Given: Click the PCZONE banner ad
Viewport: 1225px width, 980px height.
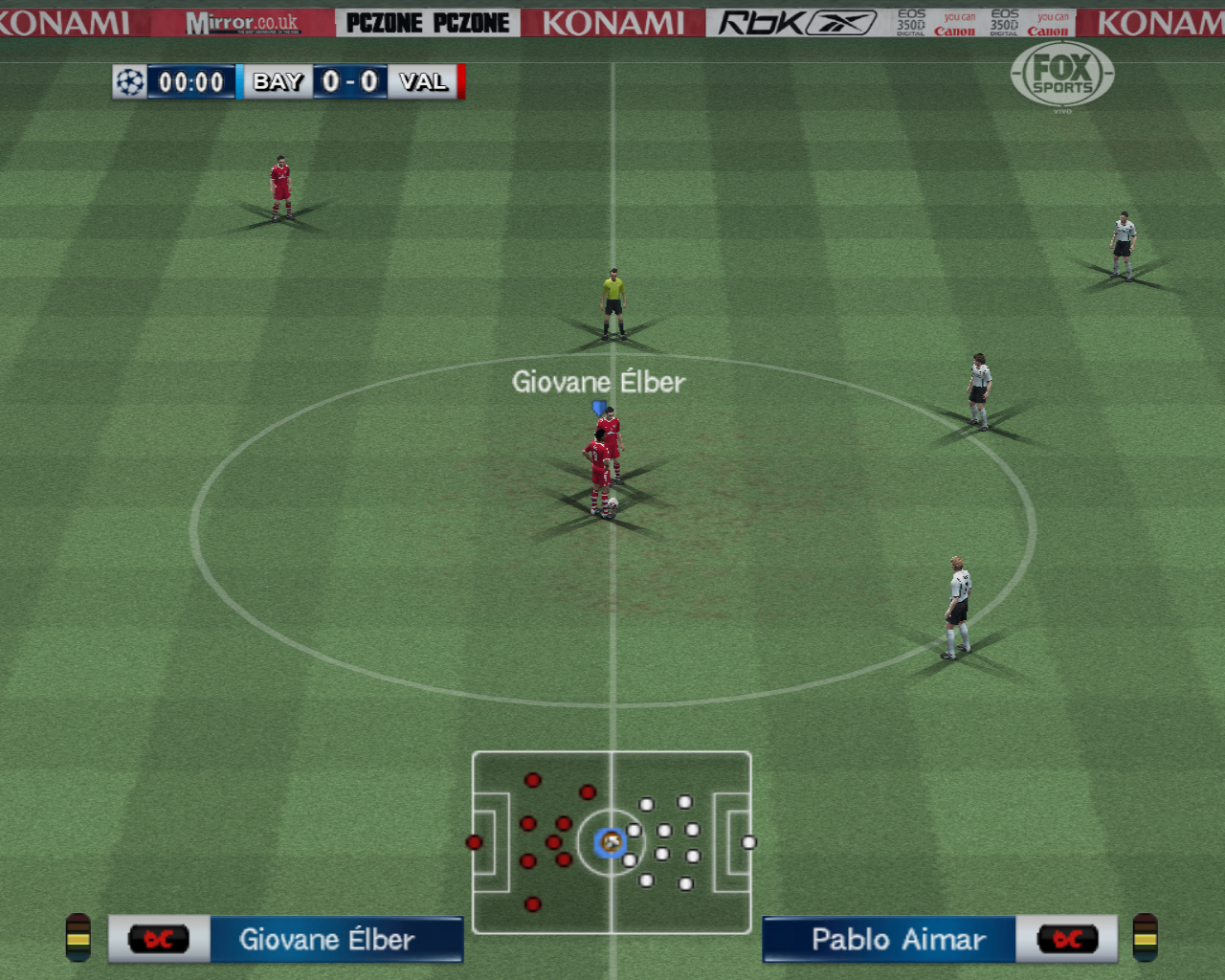Looking at the screenshot, I should point(428,20).
